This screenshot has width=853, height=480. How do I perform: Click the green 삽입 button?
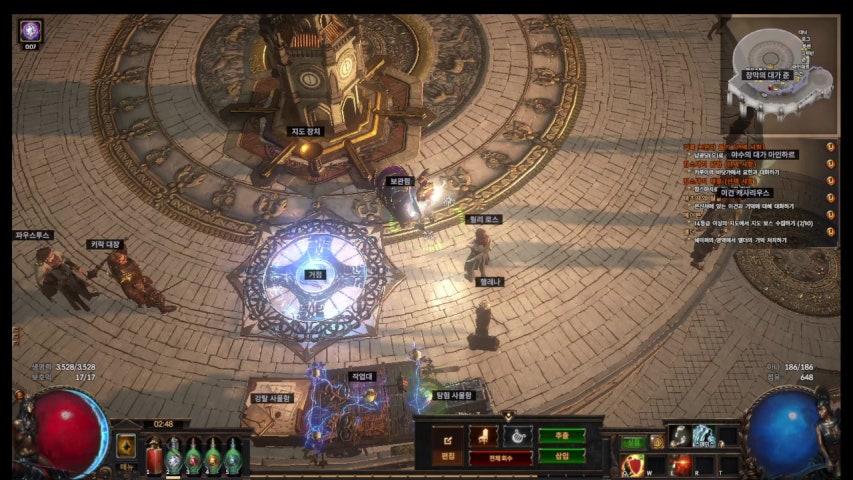tap(562, 456)
